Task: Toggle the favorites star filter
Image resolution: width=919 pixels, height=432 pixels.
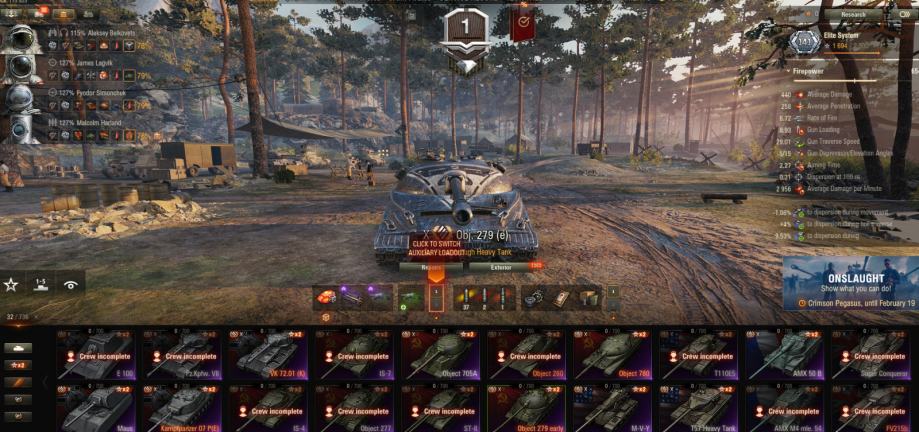Action: [x=11, y=284]
